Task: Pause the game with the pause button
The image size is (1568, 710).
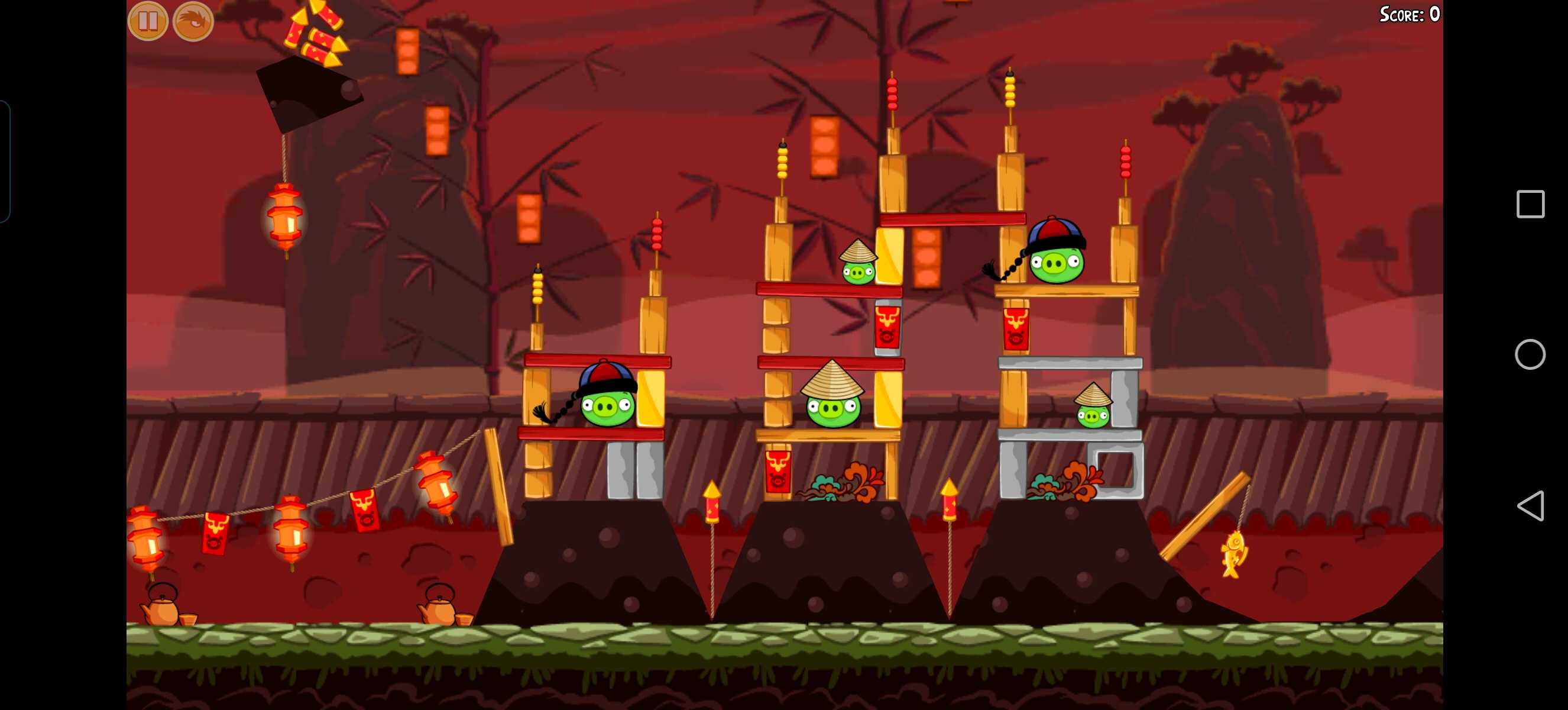Action: coord(148,21)
